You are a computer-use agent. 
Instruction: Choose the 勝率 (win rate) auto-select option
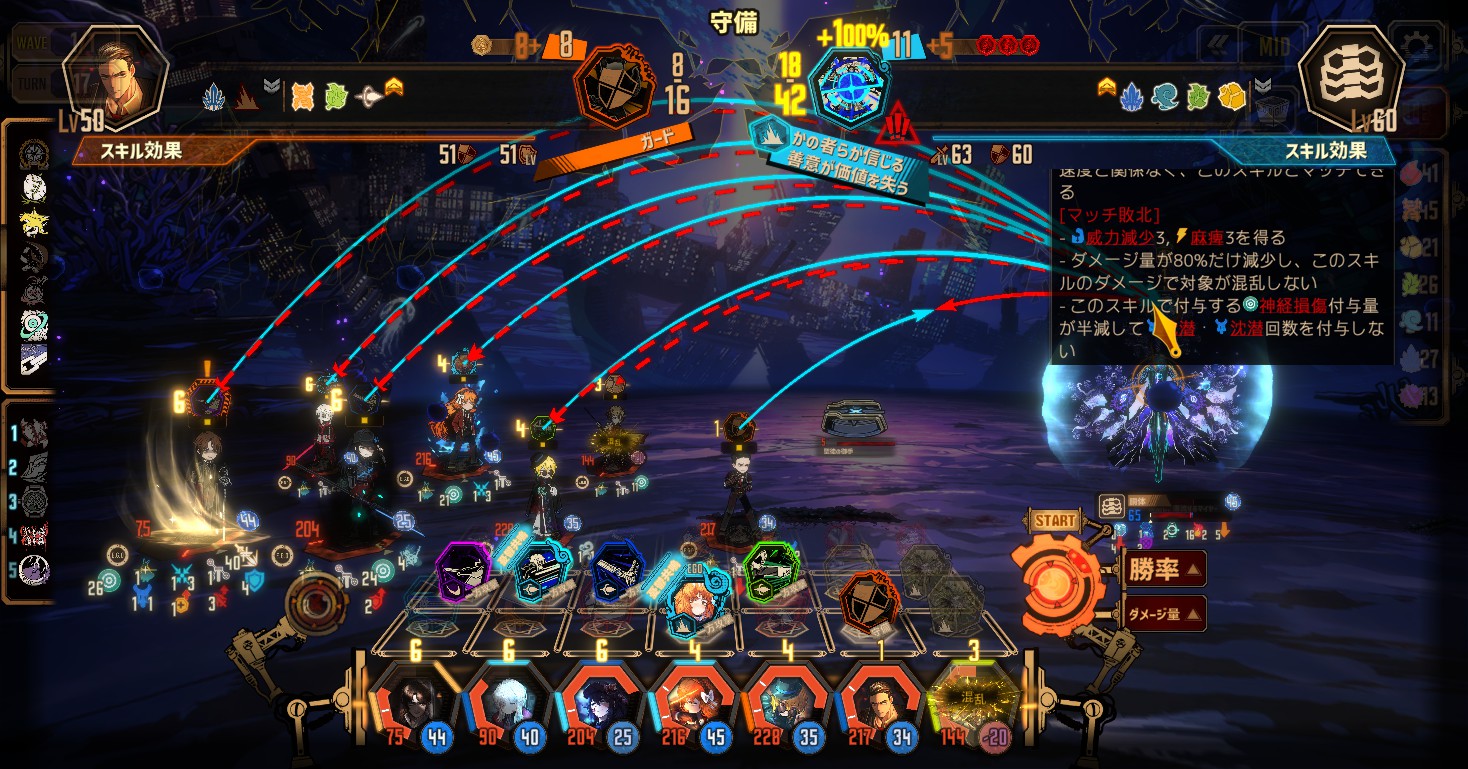click(1163, 570)
